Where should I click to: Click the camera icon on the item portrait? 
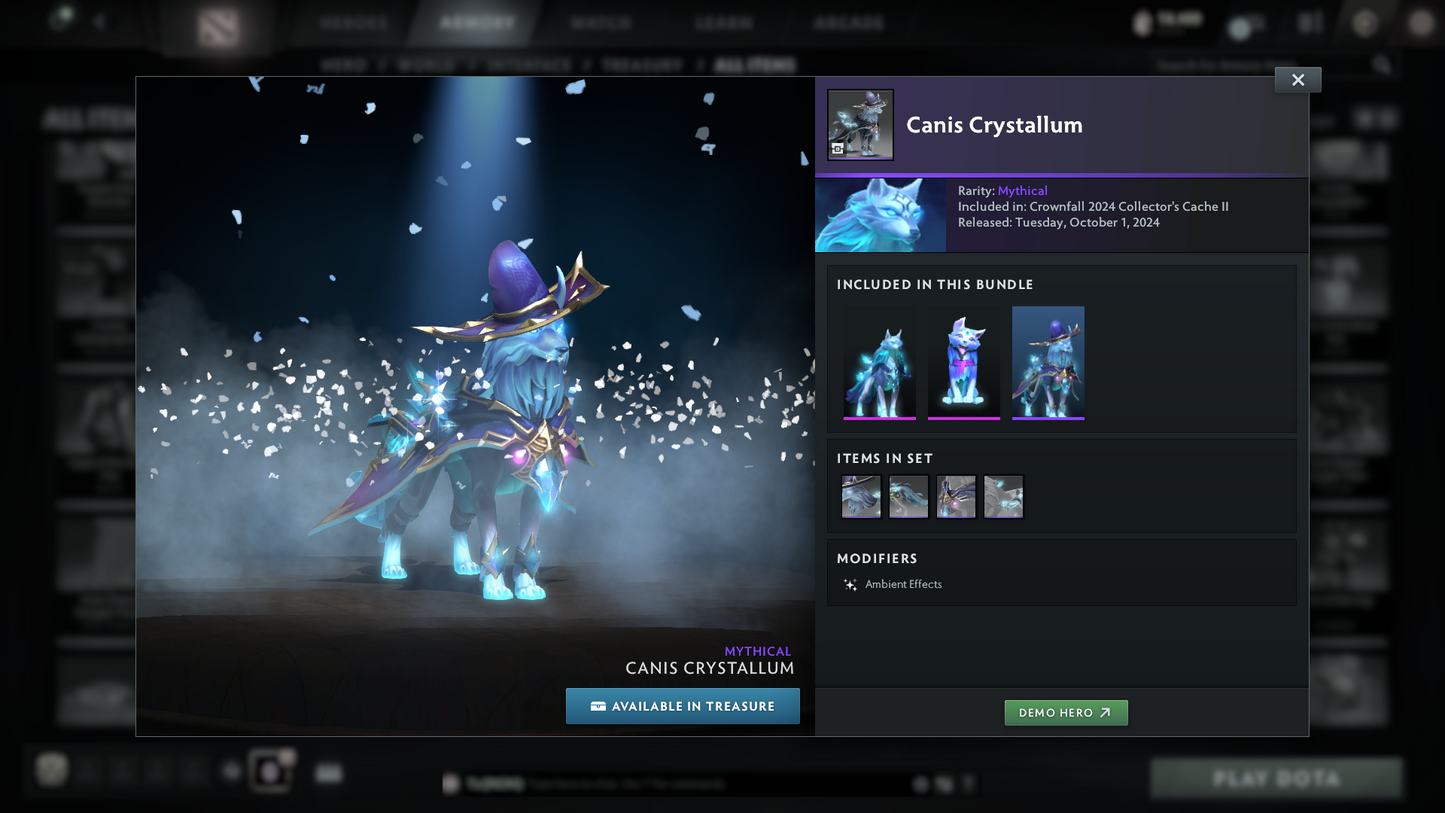point(838,148)
